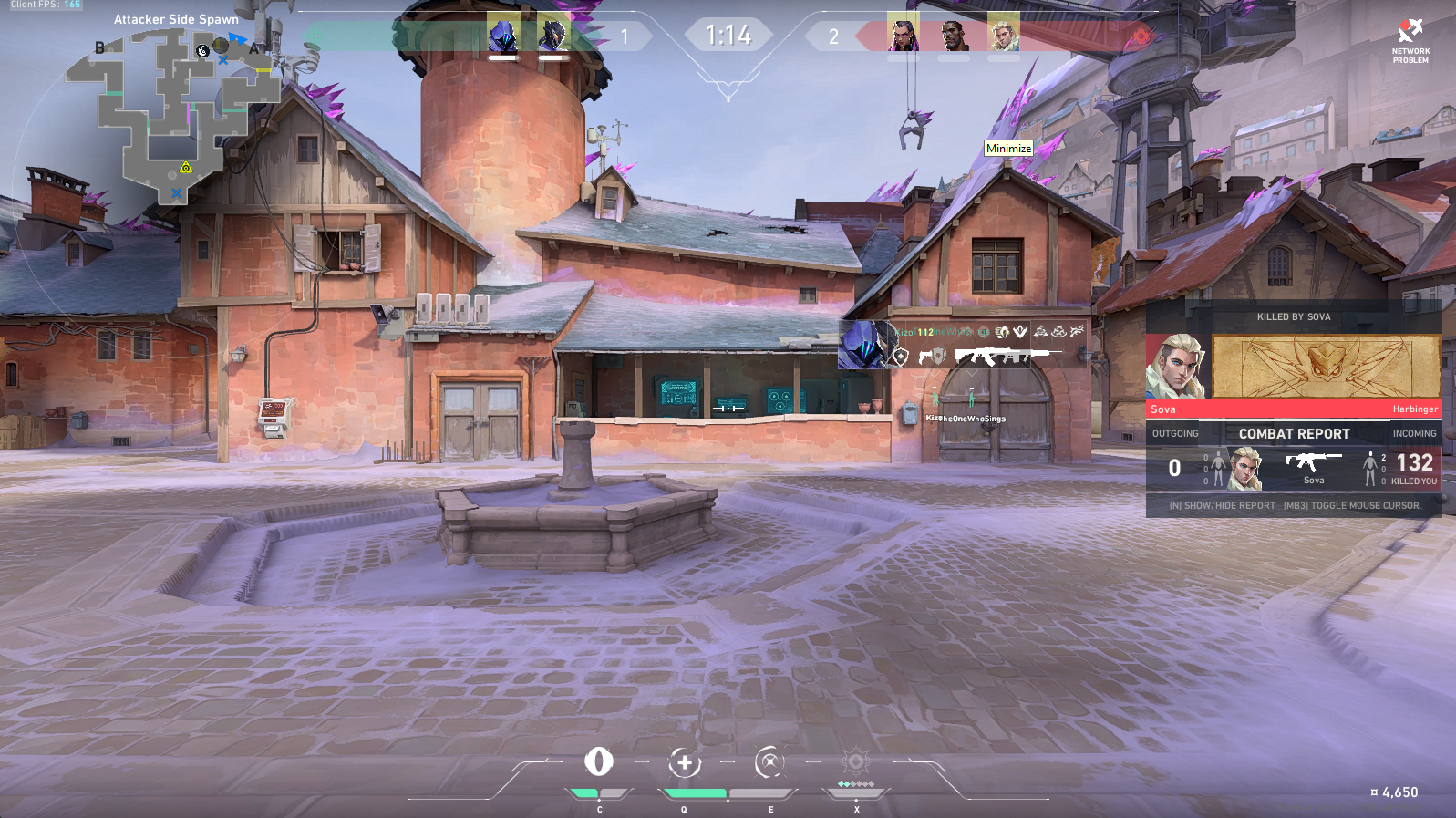This screenshot has width=1456, height=818.
Task: Open the attacker team score panel
Action: coord(625,36)
